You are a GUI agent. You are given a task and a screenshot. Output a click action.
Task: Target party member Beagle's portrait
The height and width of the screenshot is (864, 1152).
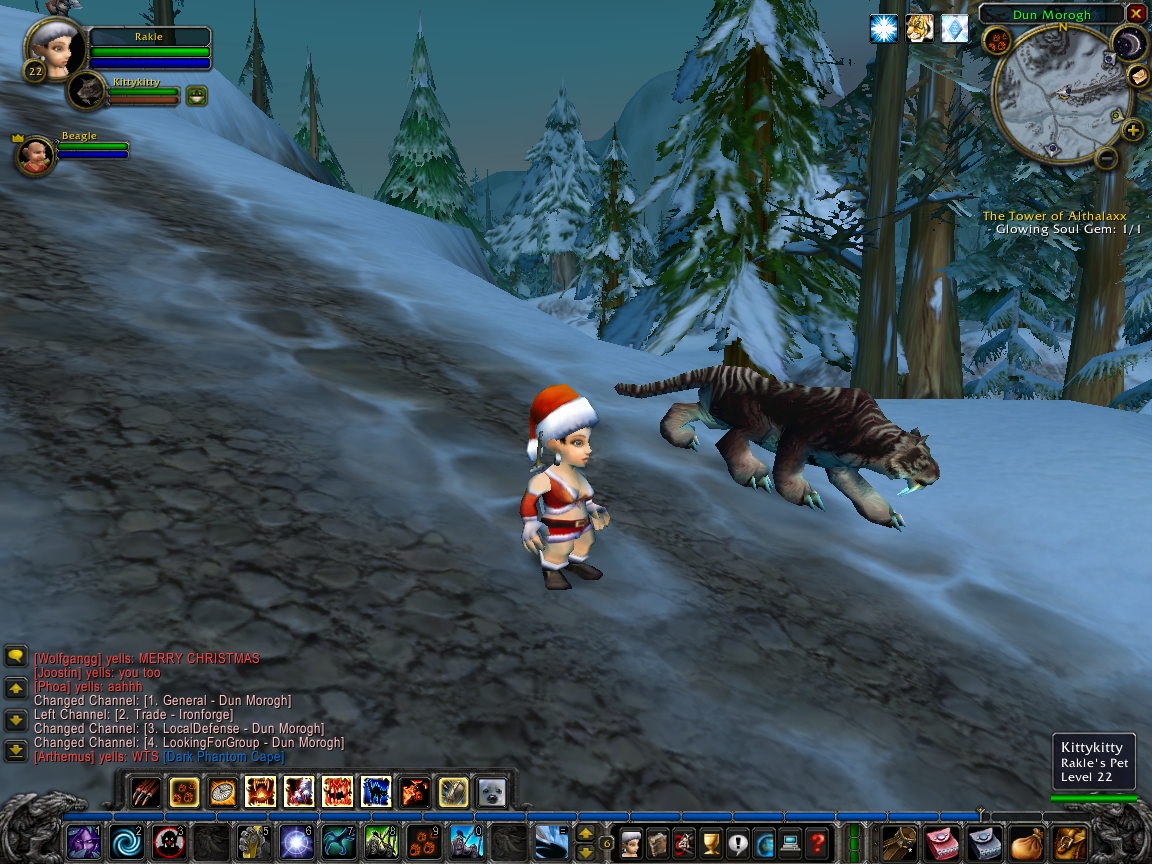[x=36, y=156]
